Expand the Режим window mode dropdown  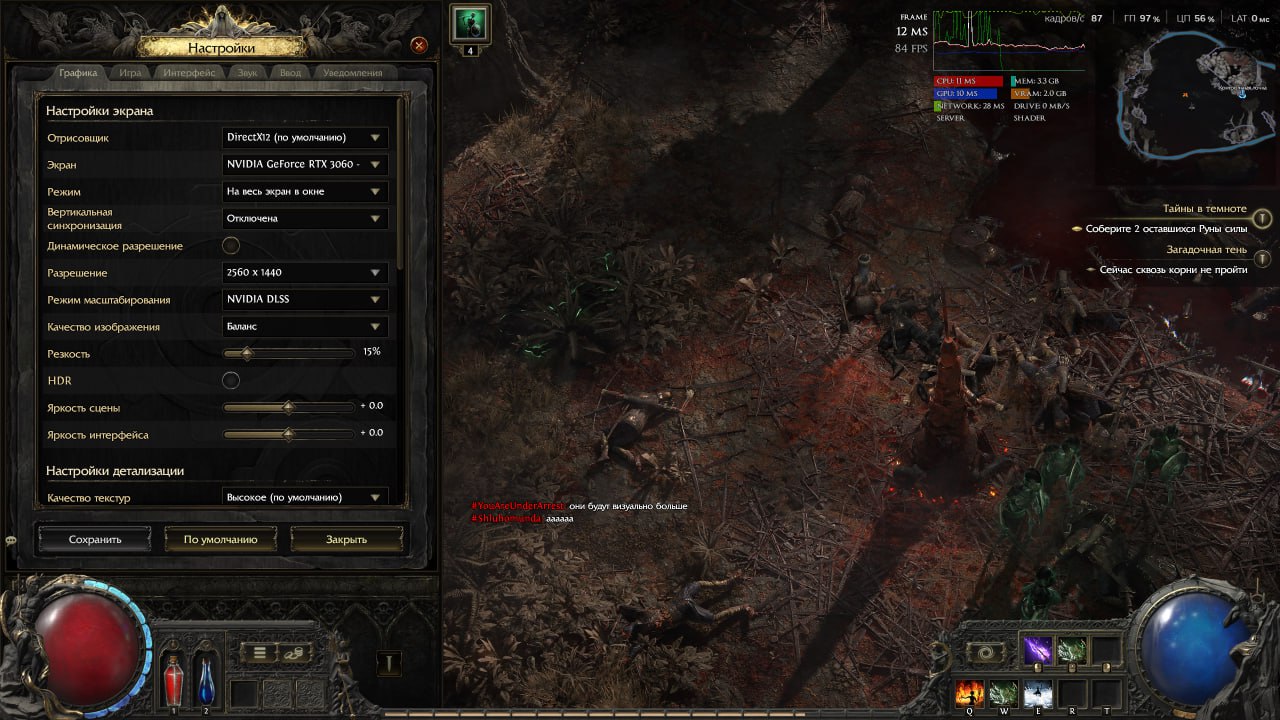(x=305, y=192)
